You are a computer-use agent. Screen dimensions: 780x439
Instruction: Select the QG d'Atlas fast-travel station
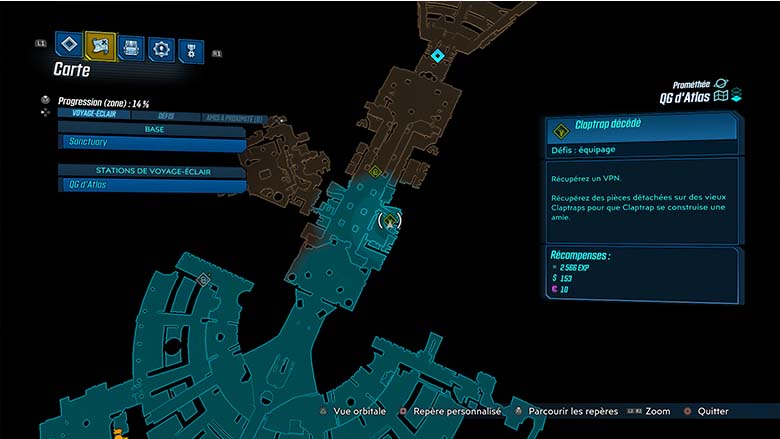(x=150, y=185)
